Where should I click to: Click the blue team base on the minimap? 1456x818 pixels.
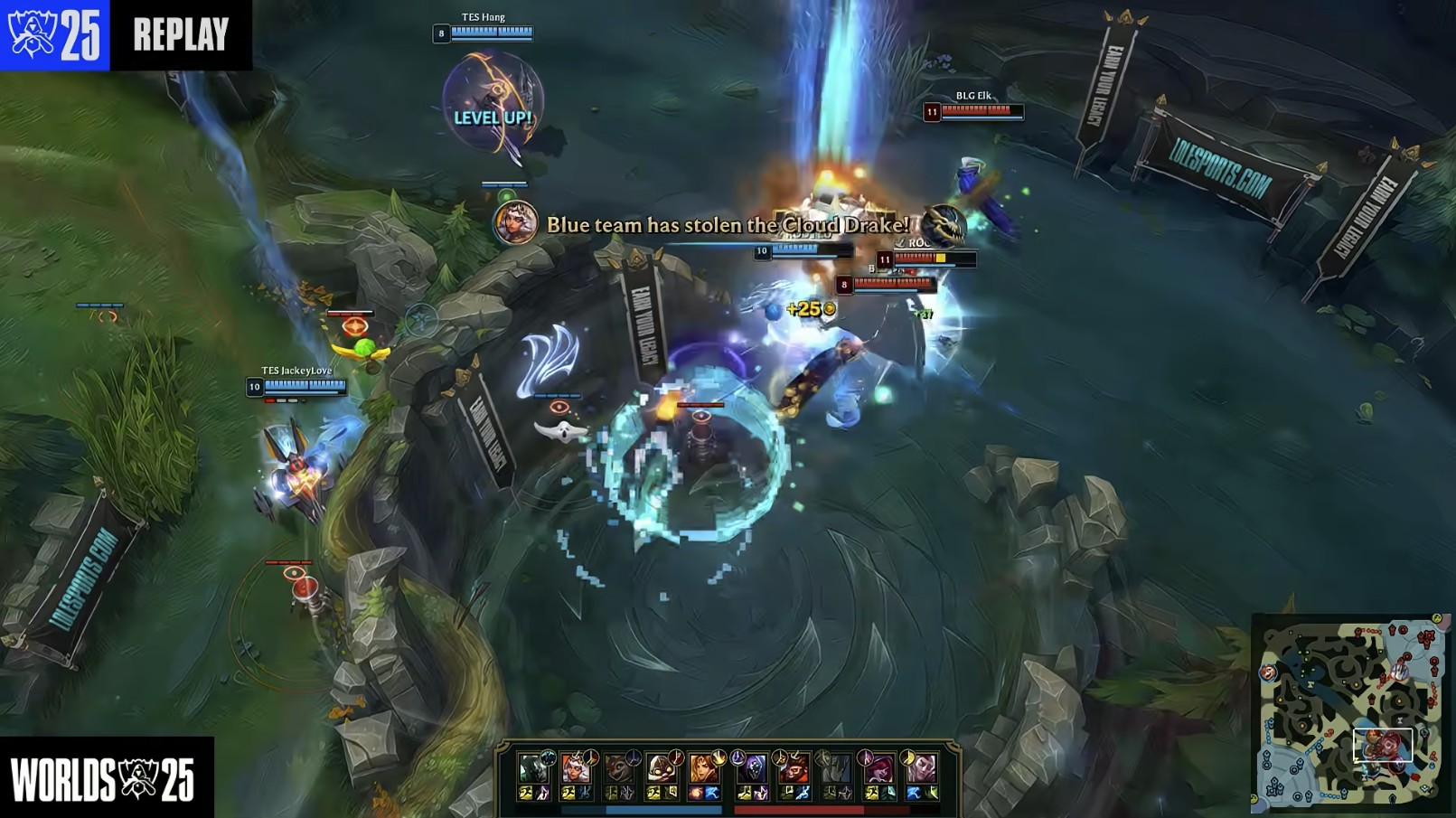click(1273, 785)
